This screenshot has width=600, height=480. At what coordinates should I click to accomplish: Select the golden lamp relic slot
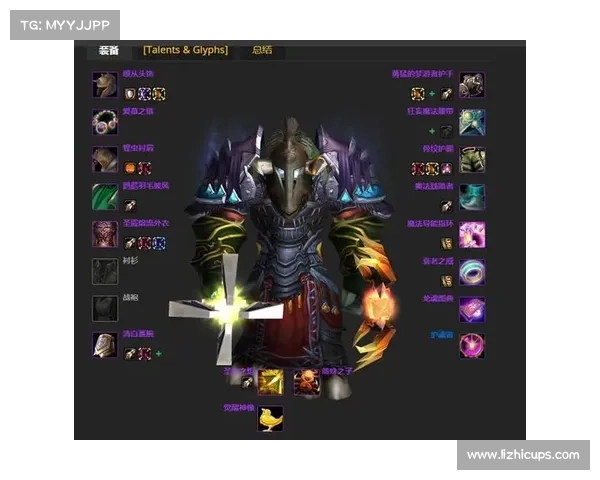click(x=270, y=419)
